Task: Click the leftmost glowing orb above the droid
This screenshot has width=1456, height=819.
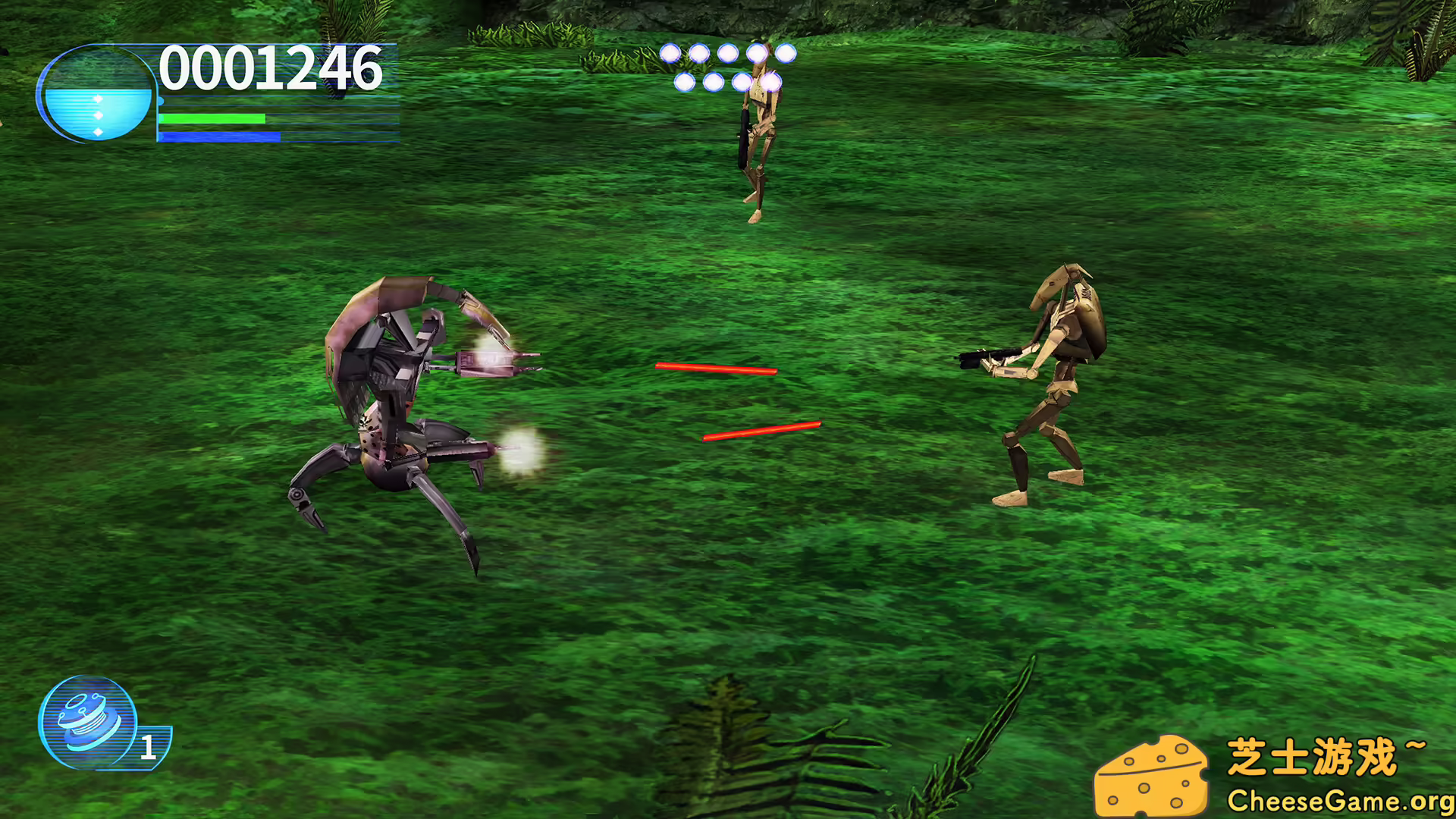Action: pyautogui.click(x=669, y=53)
